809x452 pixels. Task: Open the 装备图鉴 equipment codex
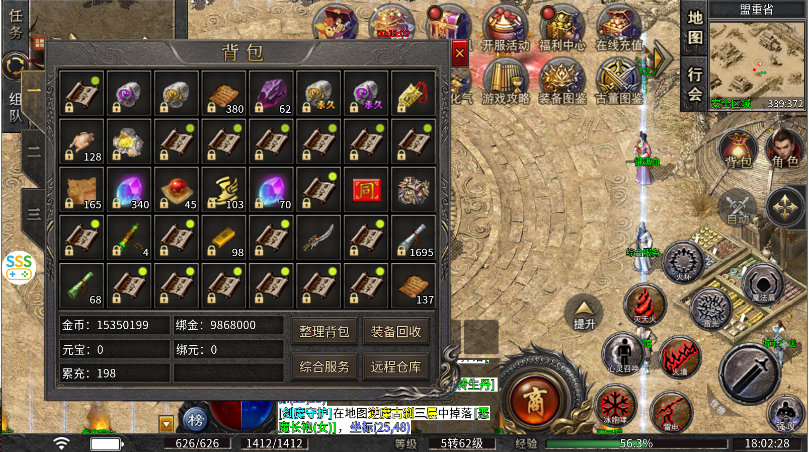point(561,80)
